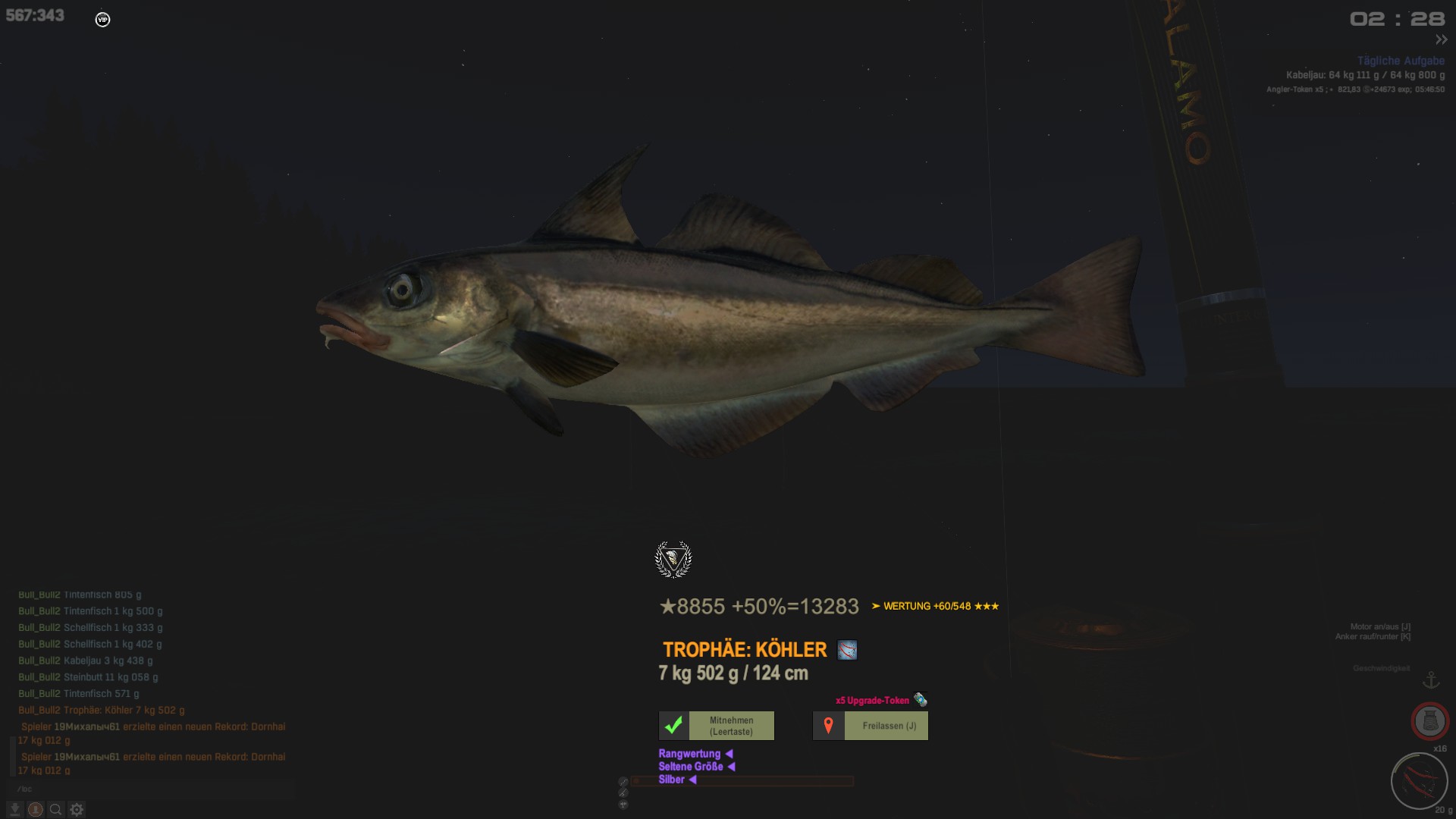Click the Upgrade-Token item icon
The image size is (1456, 819).
tap(920, 699)
